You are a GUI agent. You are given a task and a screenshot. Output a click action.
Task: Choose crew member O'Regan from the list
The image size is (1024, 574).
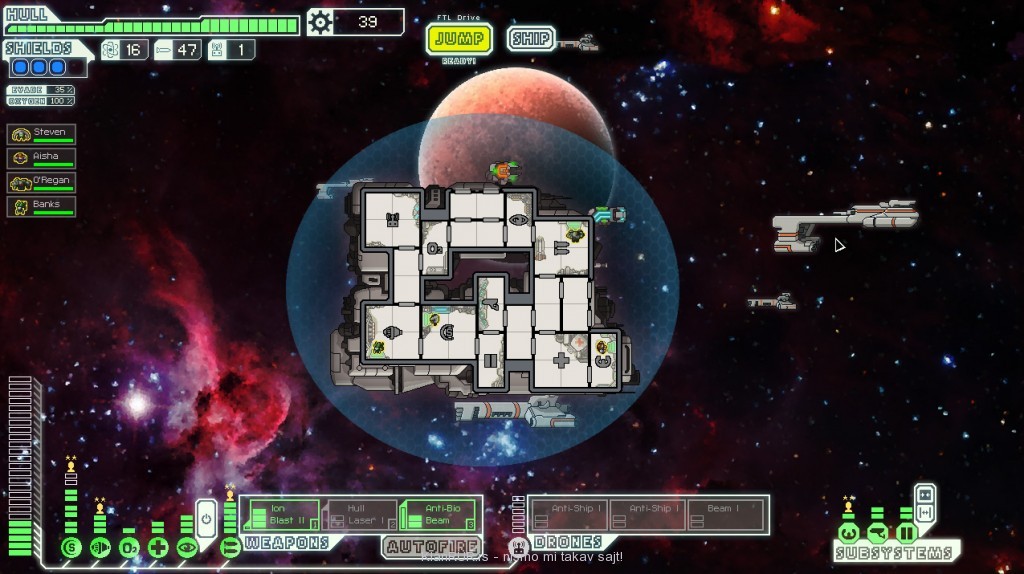pyautogui.click(x=42, y=182)
